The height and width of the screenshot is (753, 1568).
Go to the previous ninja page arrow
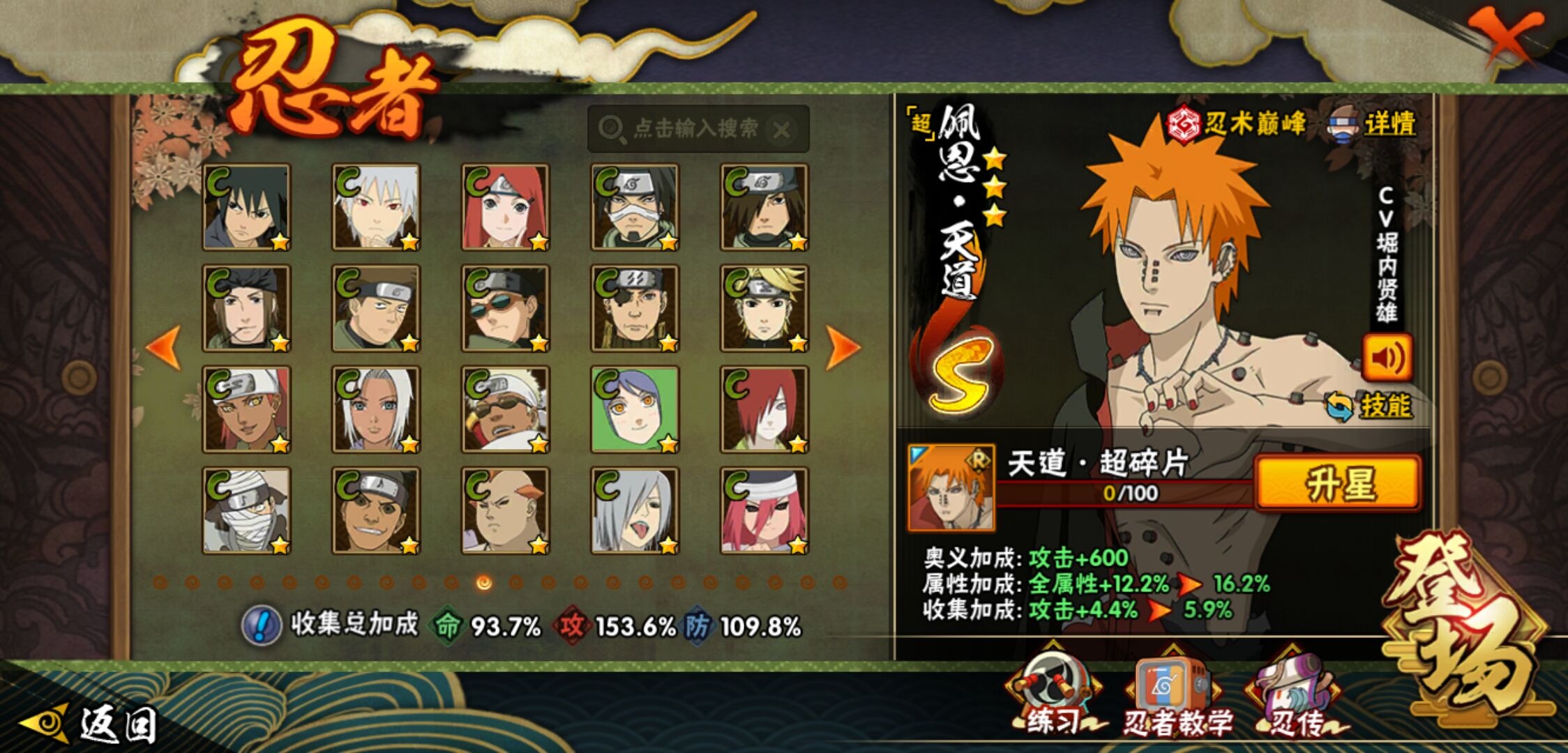point(165,347)
